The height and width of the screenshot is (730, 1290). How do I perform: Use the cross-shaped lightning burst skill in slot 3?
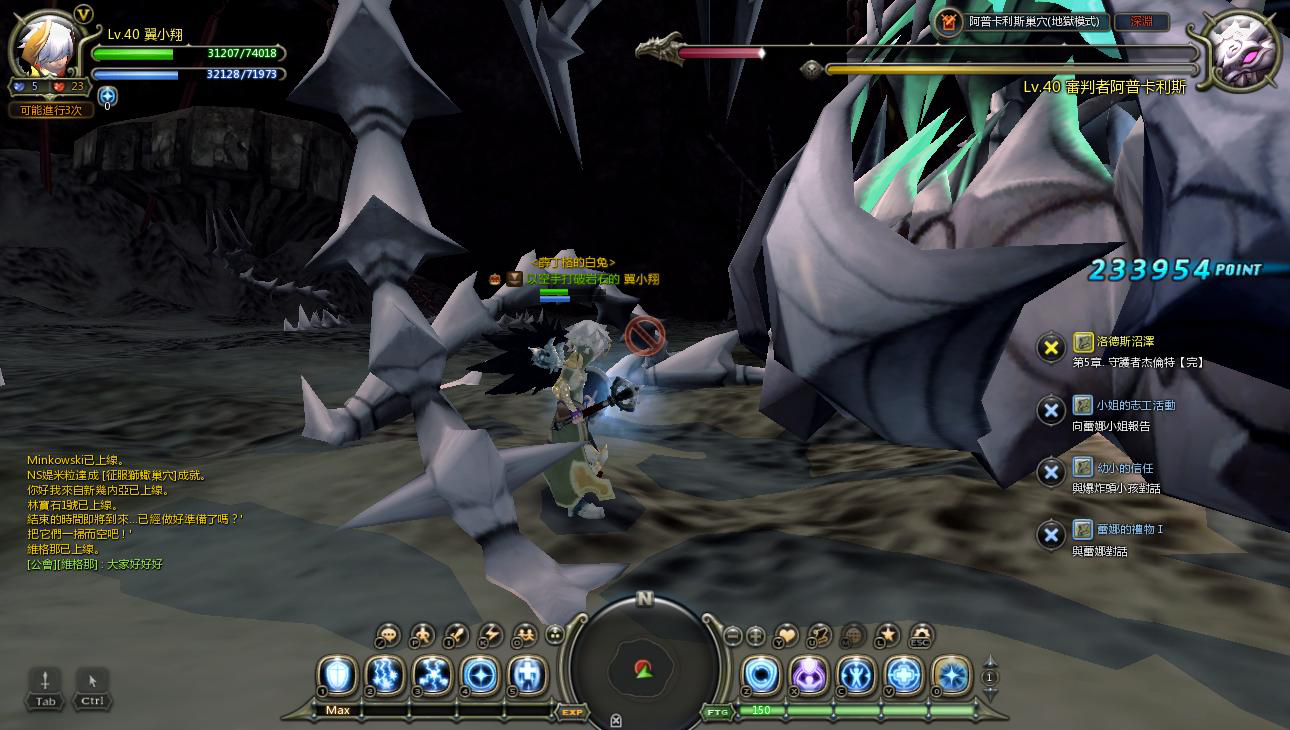(433, 675)
